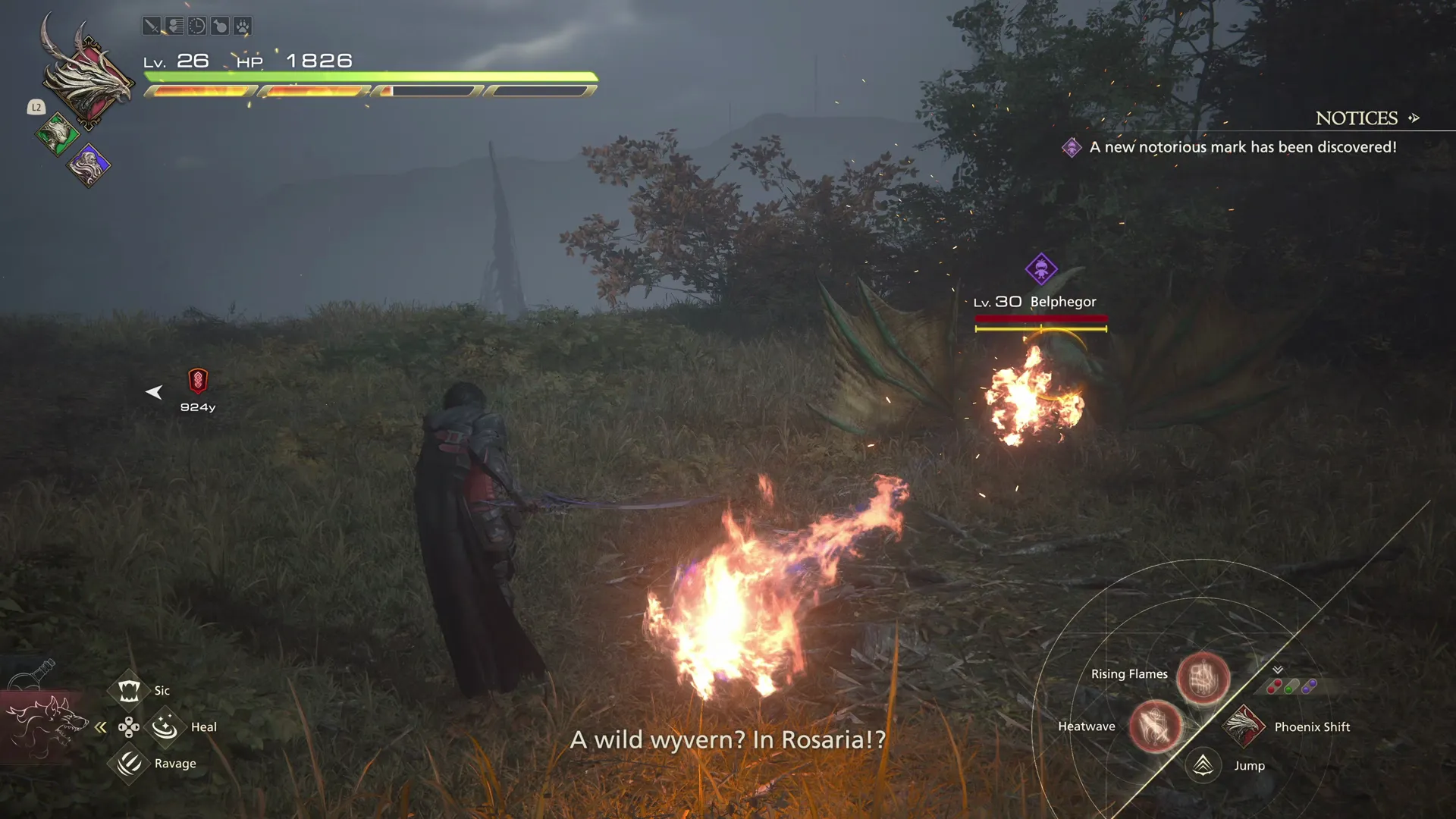Select the sword combat log icon

(x=151, y=25)
